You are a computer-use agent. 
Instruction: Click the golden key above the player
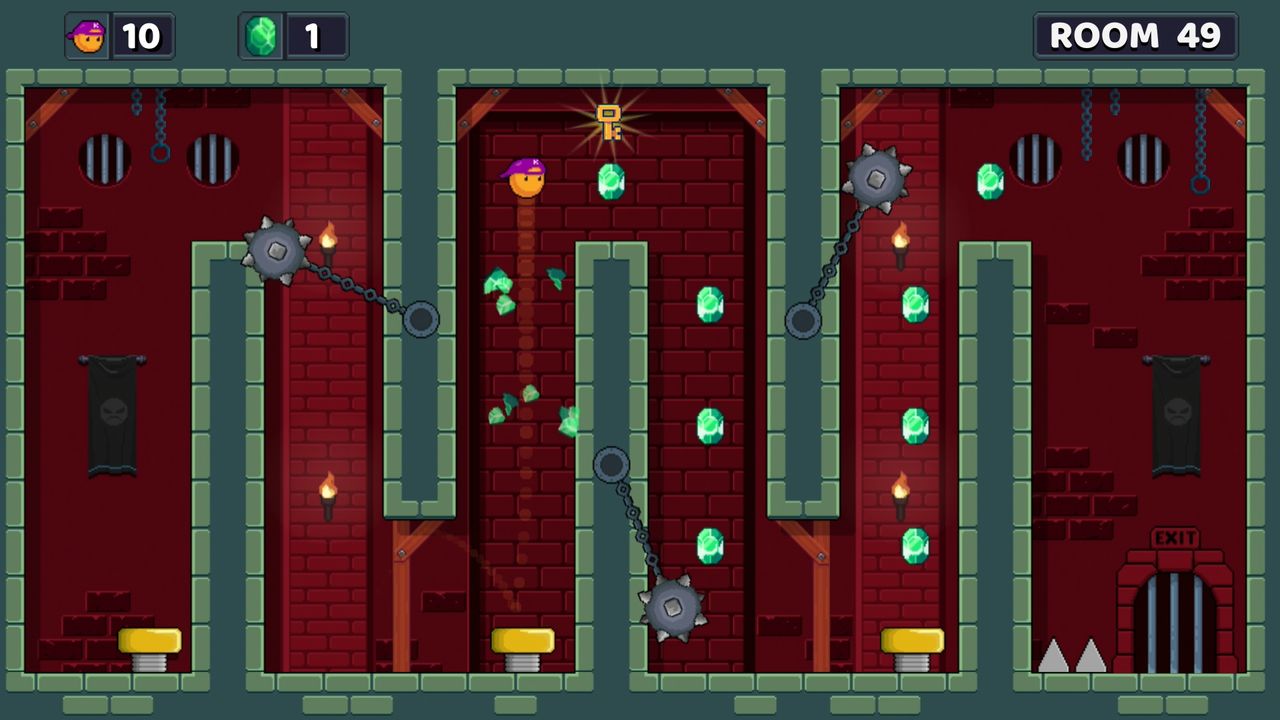(608, 119)
